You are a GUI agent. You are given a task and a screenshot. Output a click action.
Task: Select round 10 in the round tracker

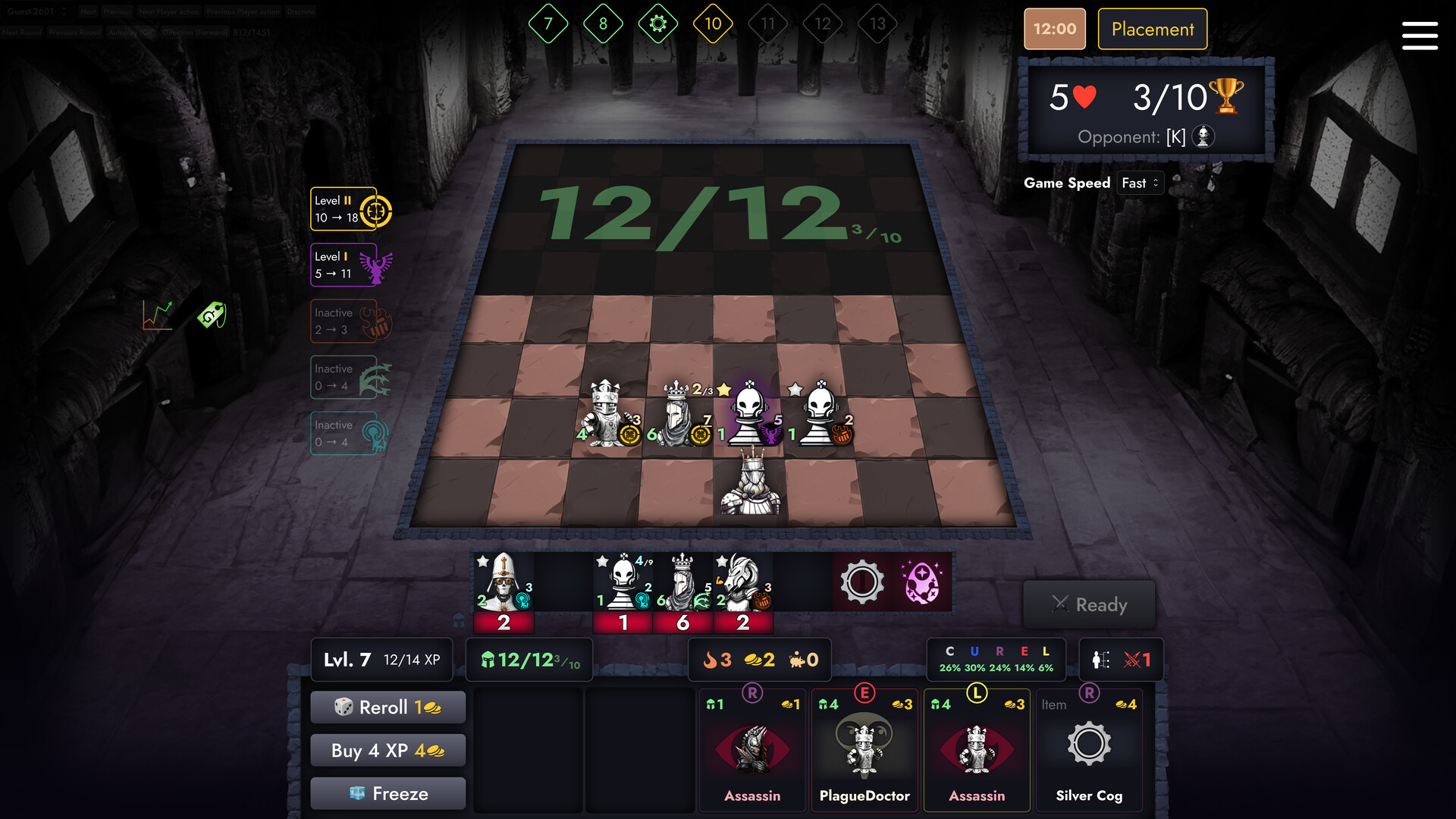[x=713, y=23]
